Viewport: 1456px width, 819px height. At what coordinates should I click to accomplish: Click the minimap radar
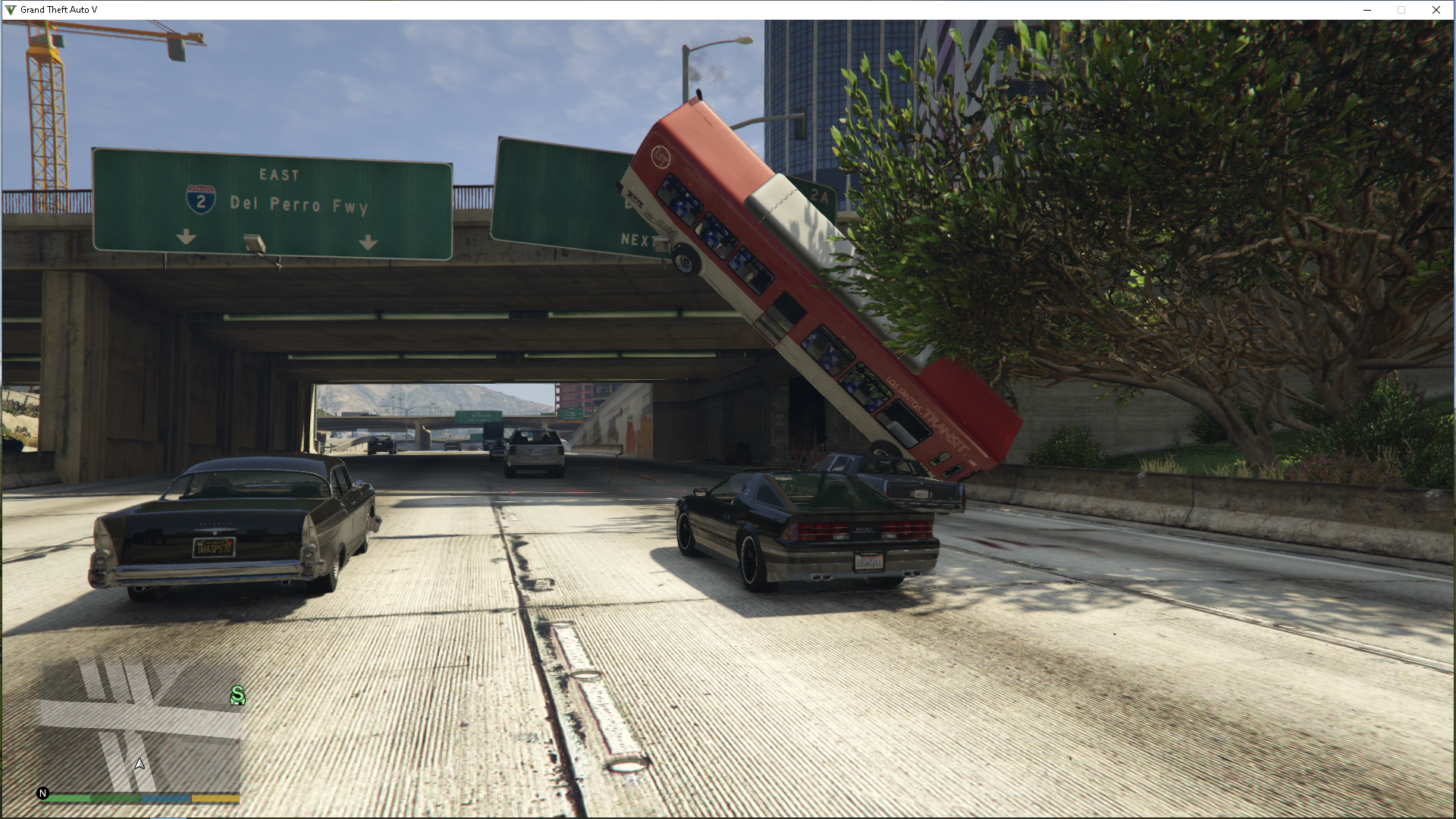click(140, 724)
